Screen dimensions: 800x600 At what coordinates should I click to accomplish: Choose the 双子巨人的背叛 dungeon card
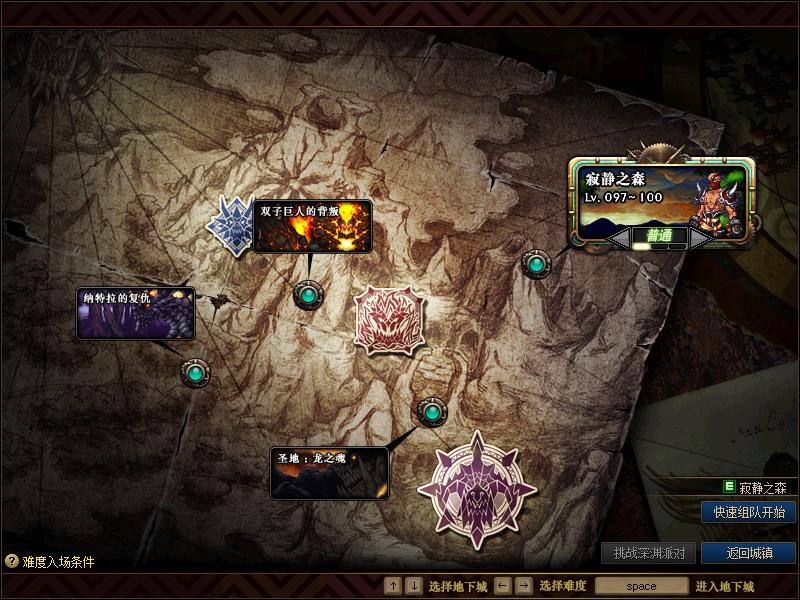pyautogui.click(x=312, y=225)
